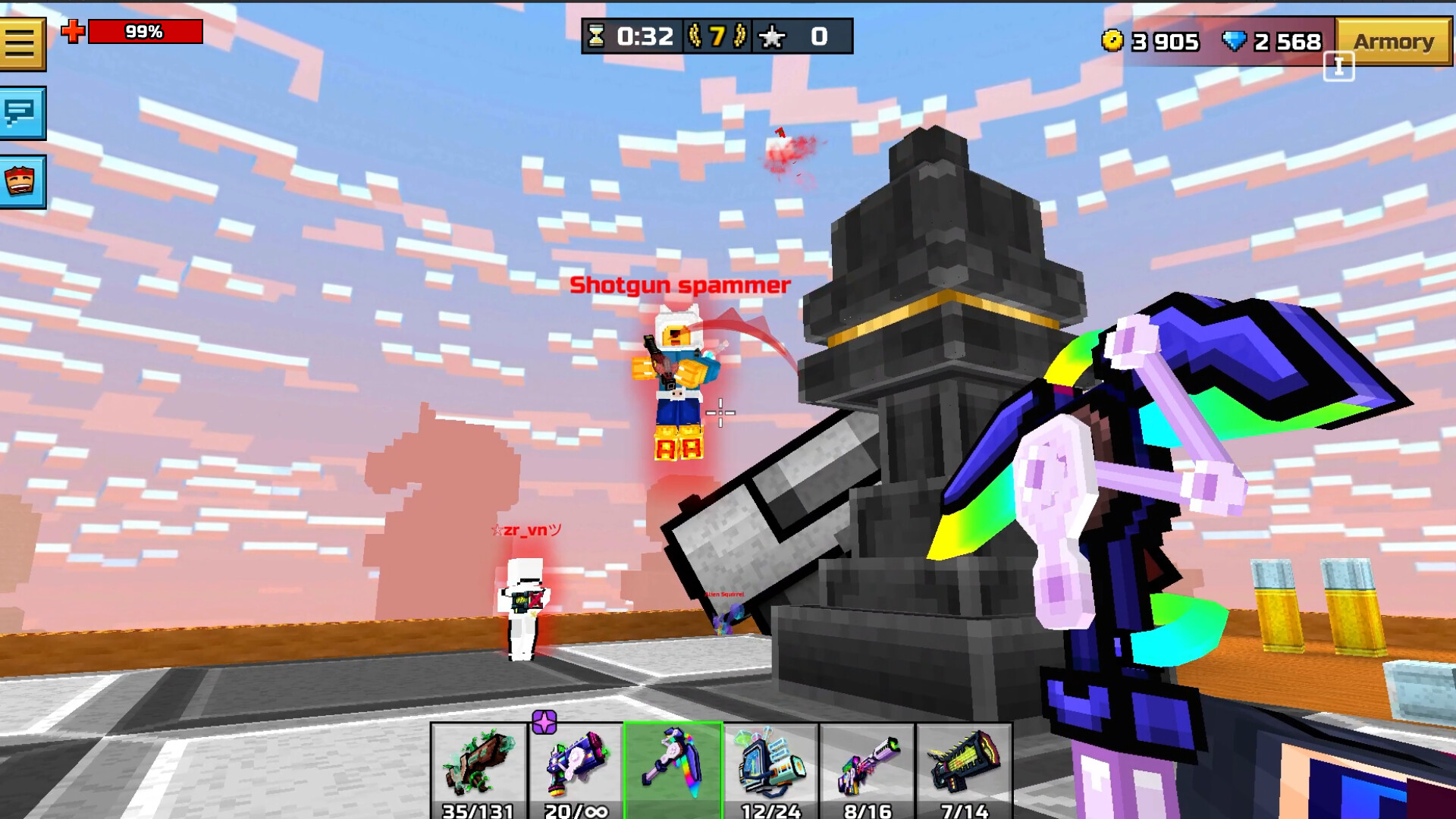Click the star kill-score icon
Screen dimensions: 1456x819
point(772,34)
